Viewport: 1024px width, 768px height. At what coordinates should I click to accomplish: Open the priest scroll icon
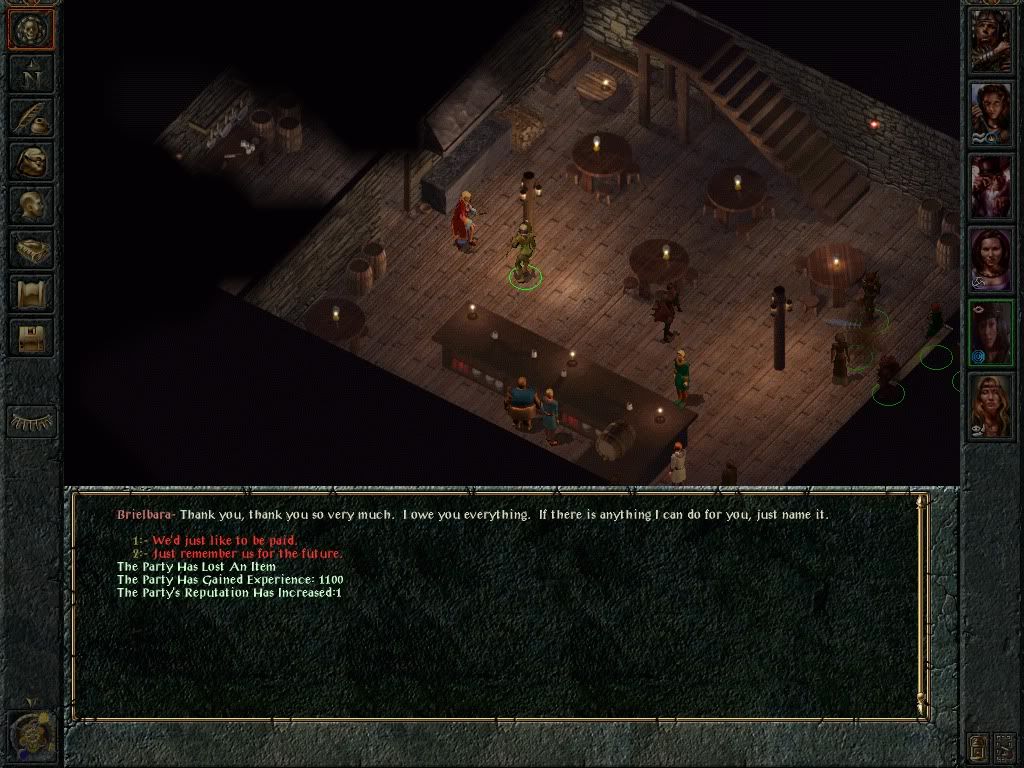click(x=31, y=293)
